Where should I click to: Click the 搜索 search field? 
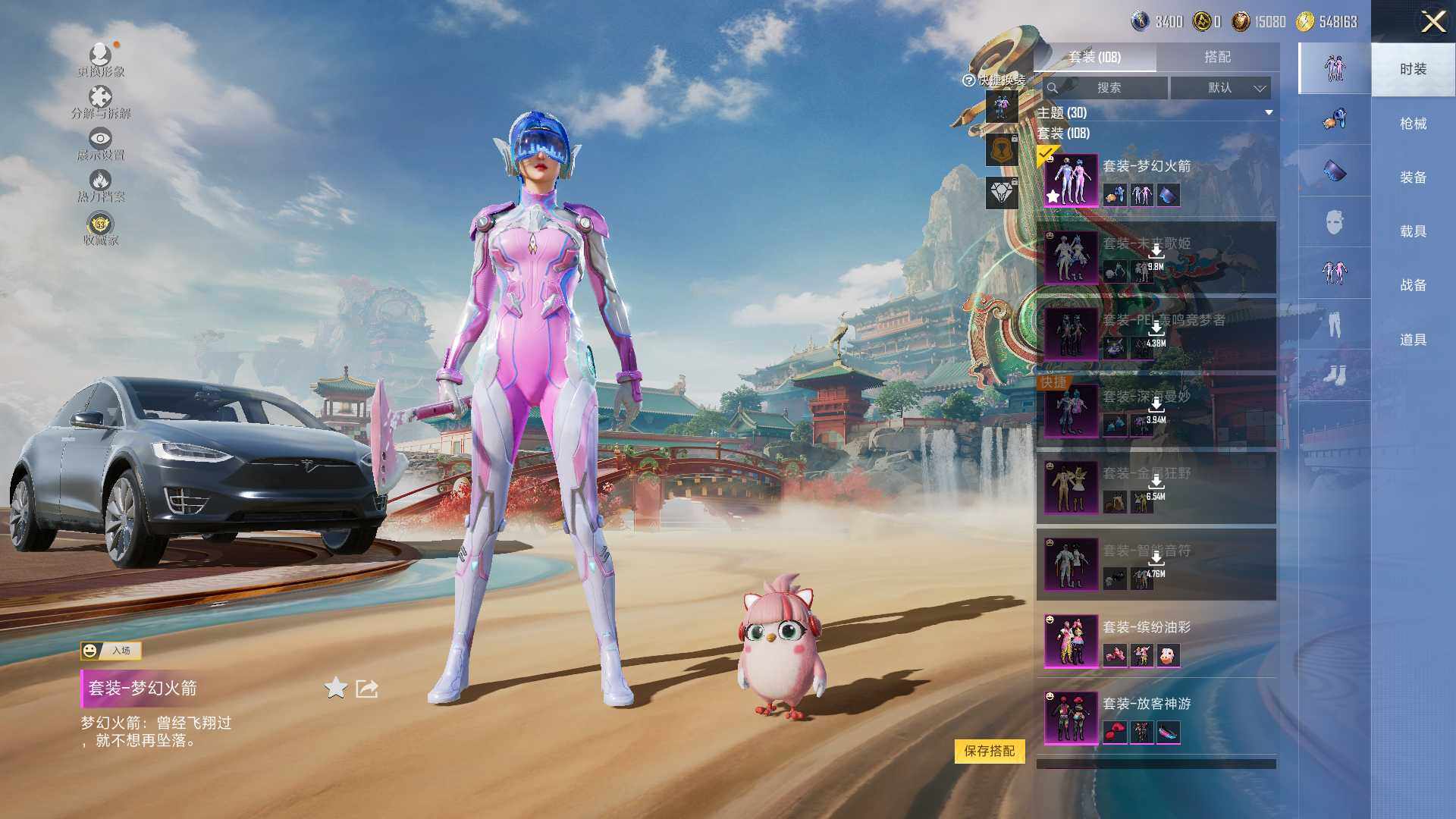1106,88
